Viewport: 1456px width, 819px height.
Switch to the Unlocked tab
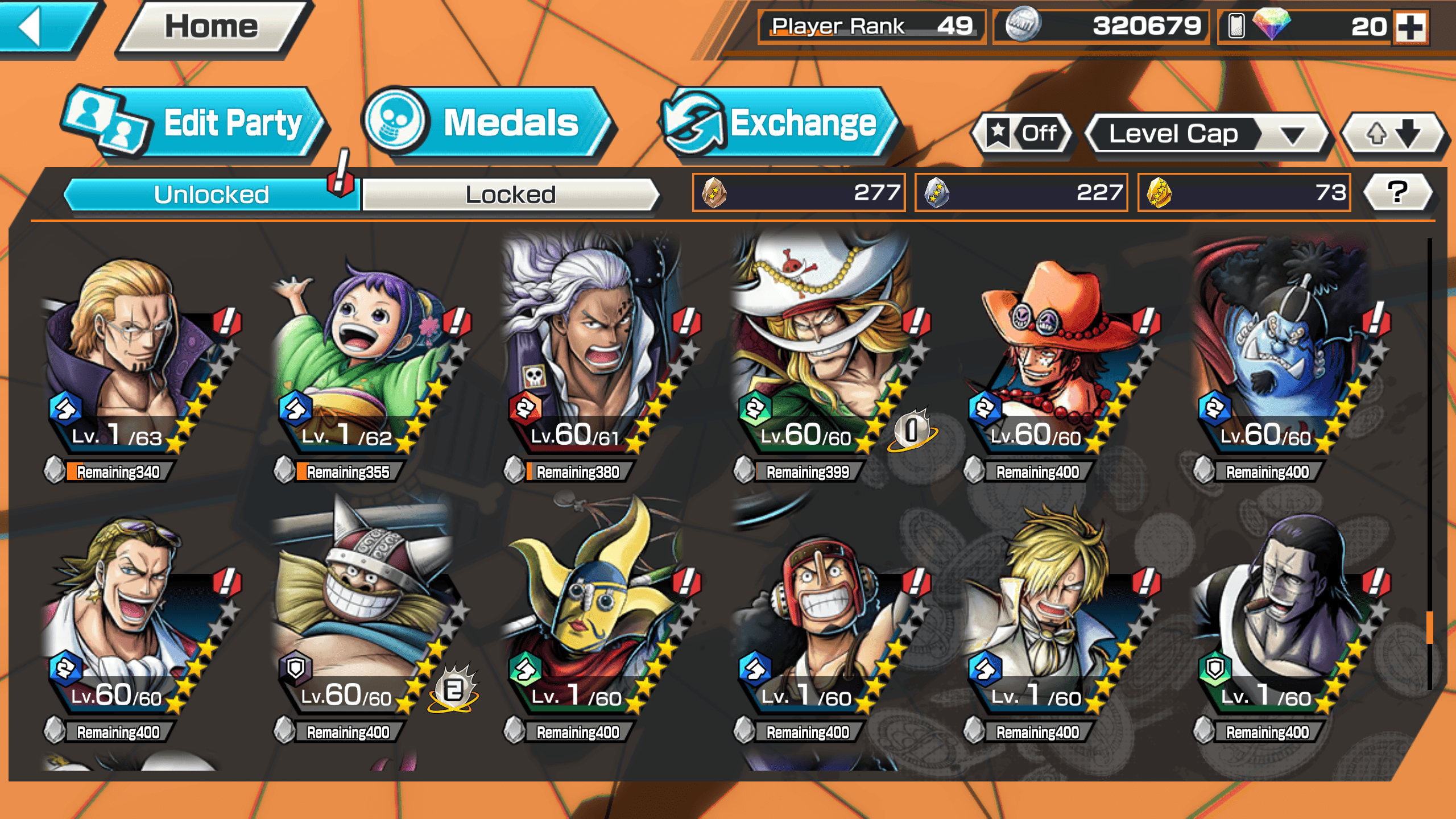[211, 195]
